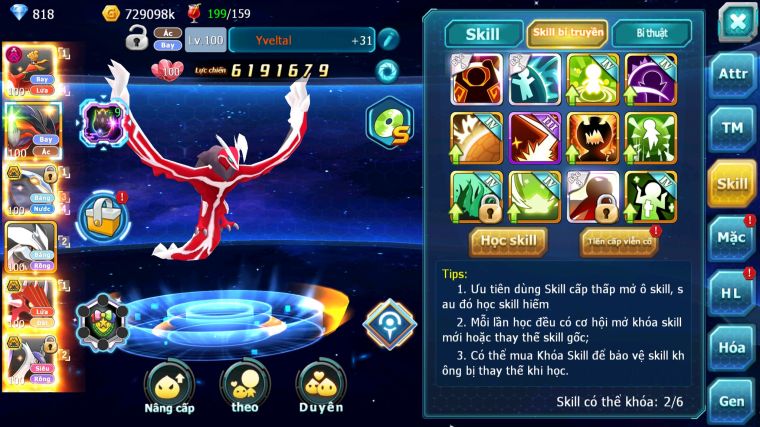Click the Học skill button
The image size is (760, 427).
click(509, 241)
